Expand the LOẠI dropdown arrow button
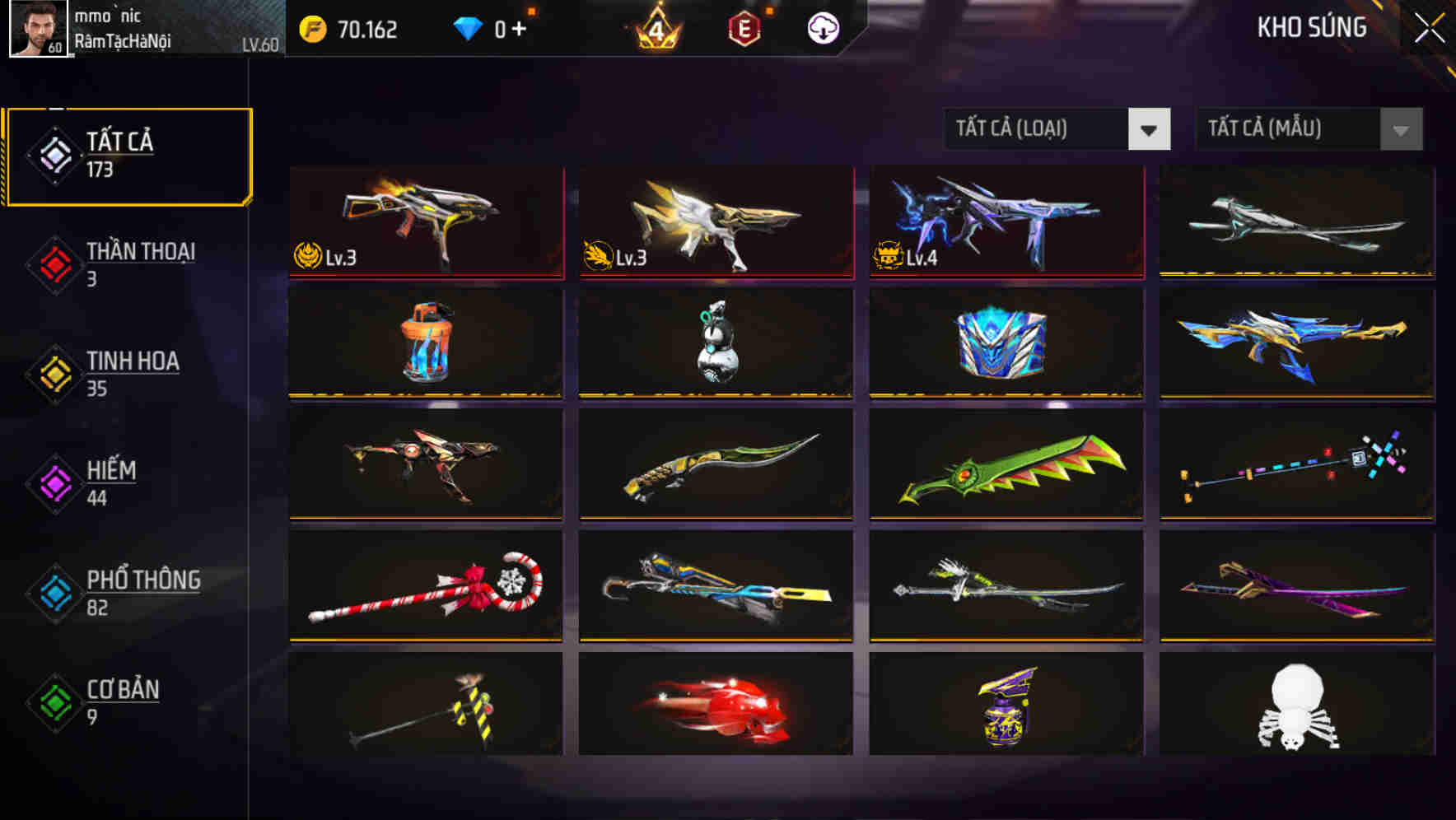The width and height of the screenshot is (1456, 820). point(1150,129)
